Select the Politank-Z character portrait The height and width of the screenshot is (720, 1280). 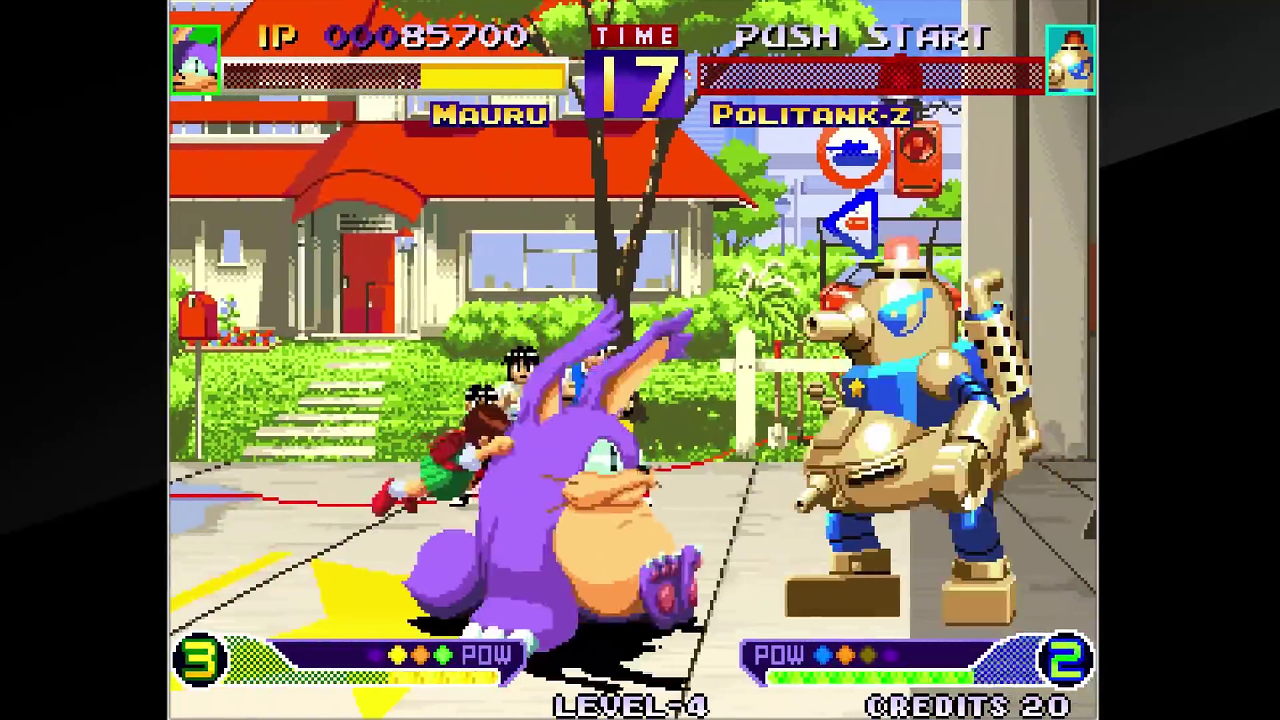1070,60
